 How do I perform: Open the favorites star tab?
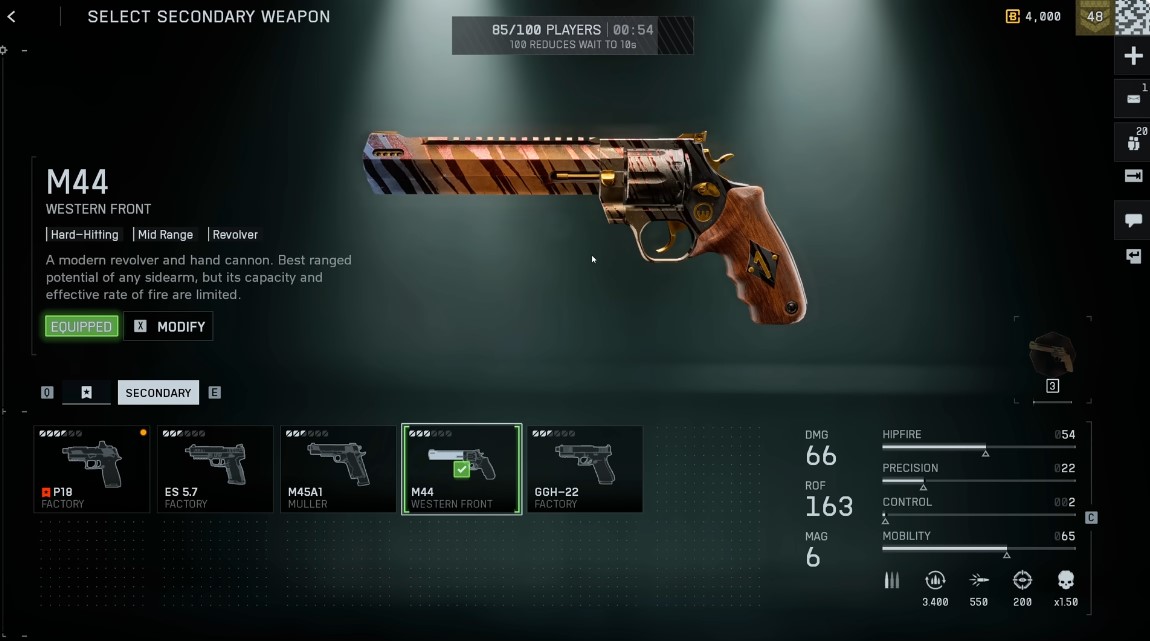(87, 393)
